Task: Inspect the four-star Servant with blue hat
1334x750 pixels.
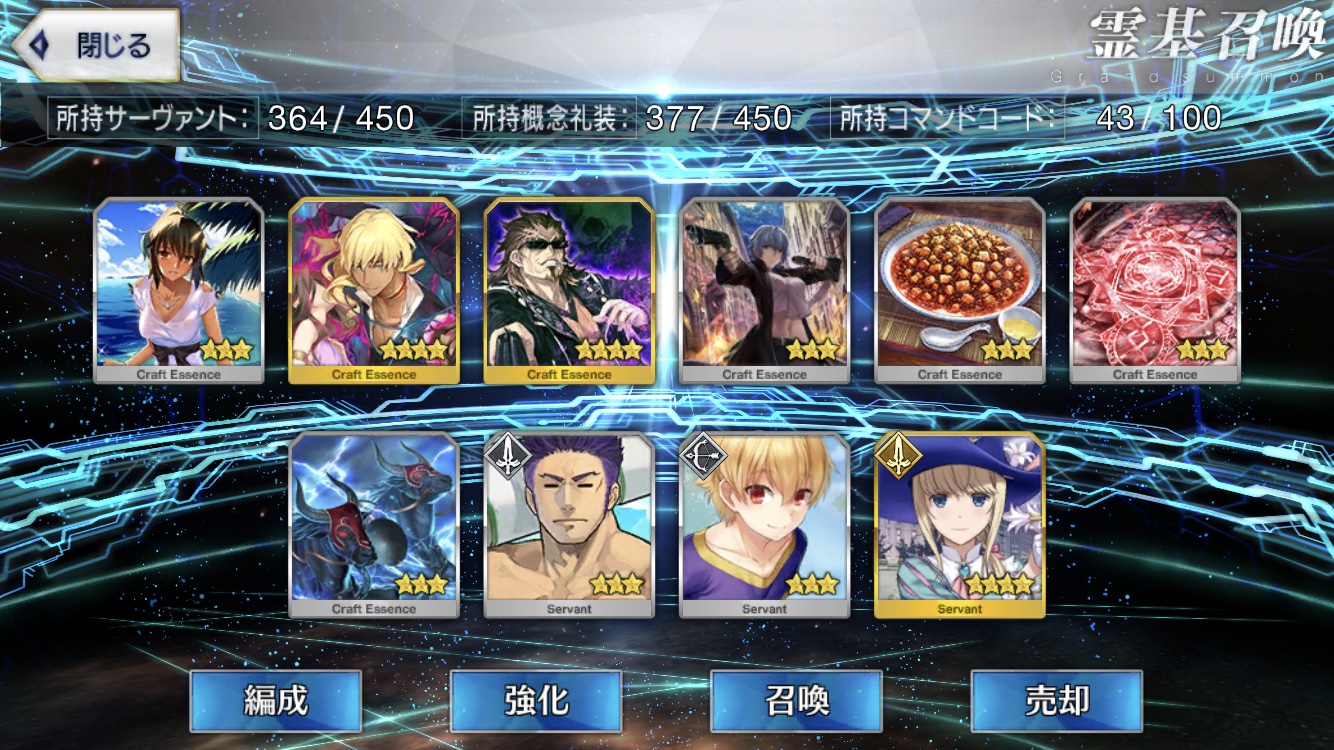Action: 960,524
